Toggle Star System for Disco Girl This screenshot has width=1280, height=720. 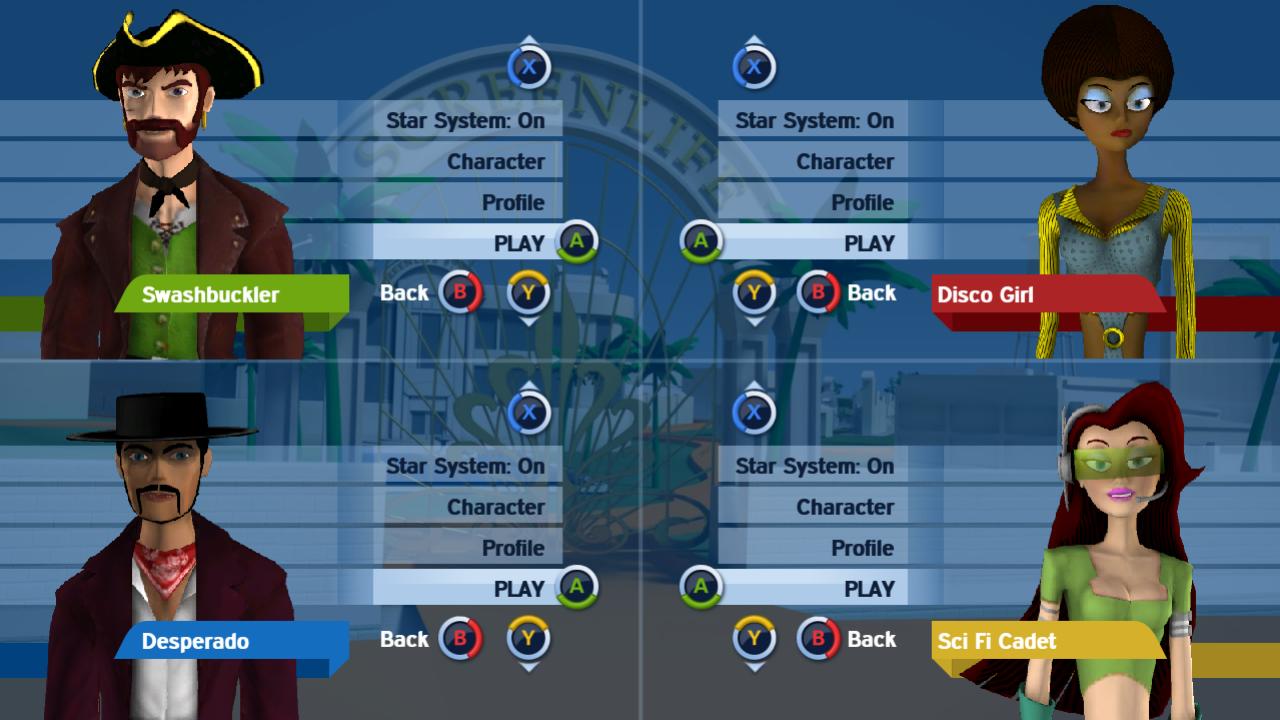coord(814,121)
